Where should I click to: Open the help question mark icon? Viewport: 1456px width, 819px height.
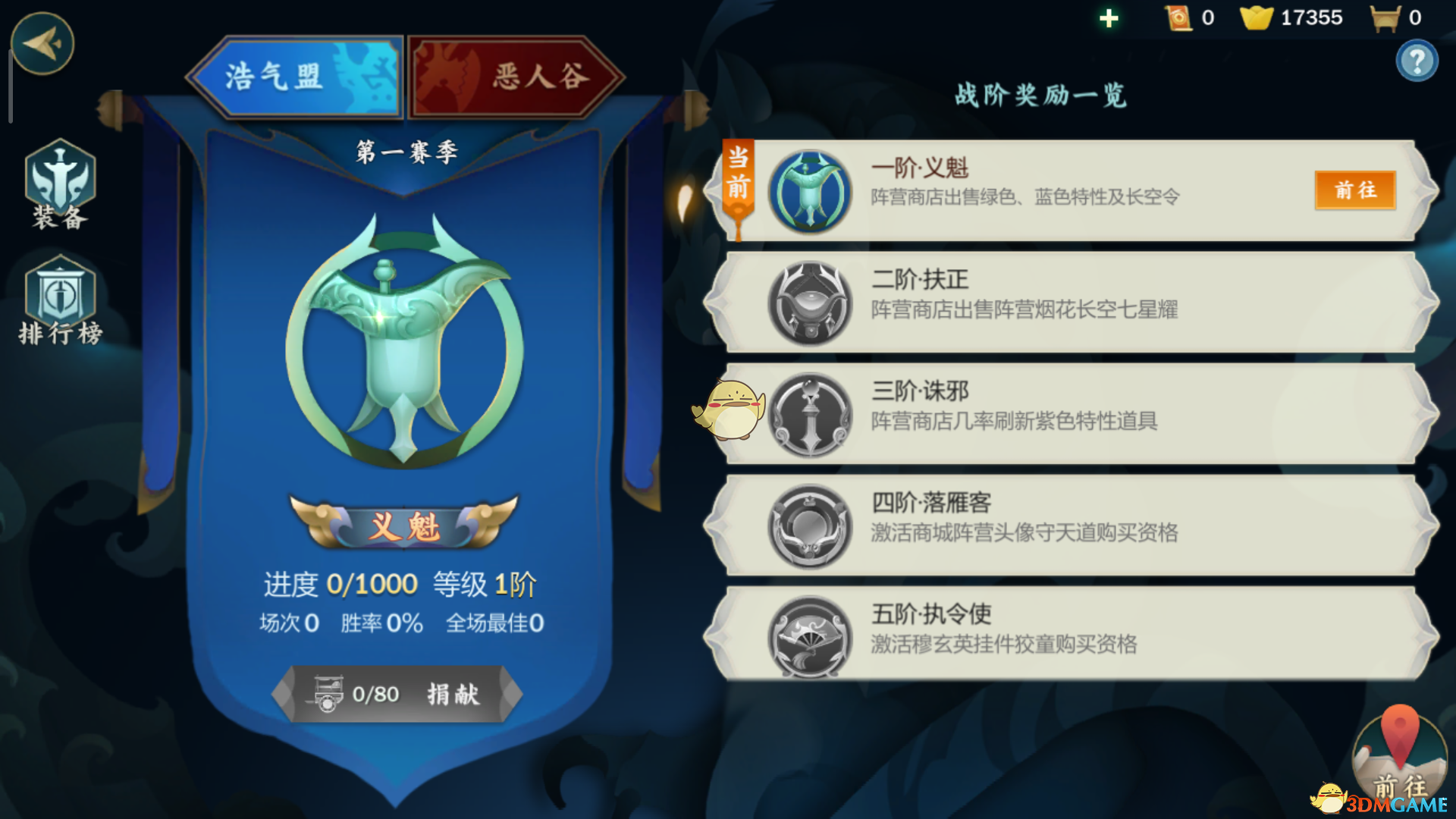pos(1417,61)
